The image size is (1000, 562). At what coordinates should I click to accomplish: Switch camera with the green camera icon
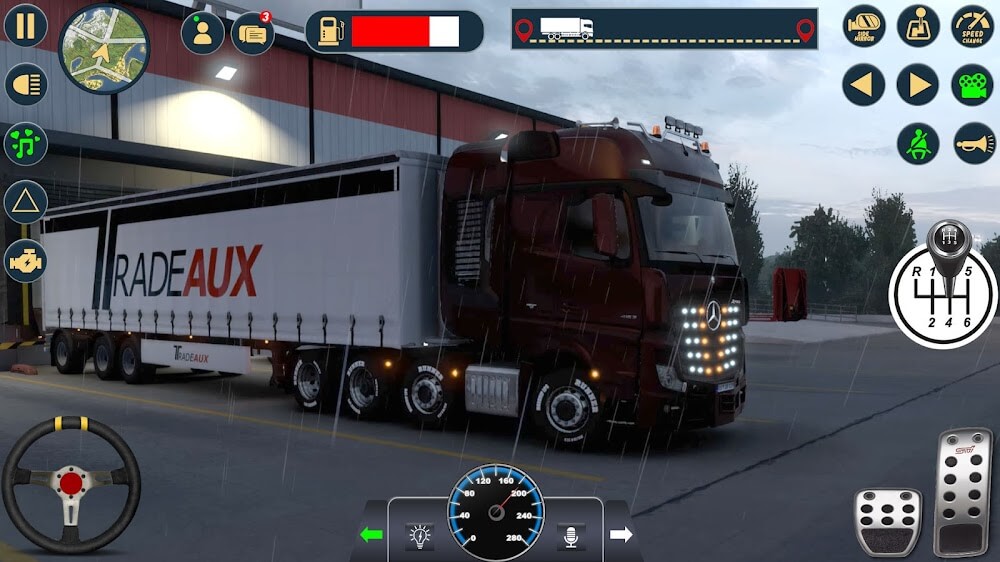(972, 85)
